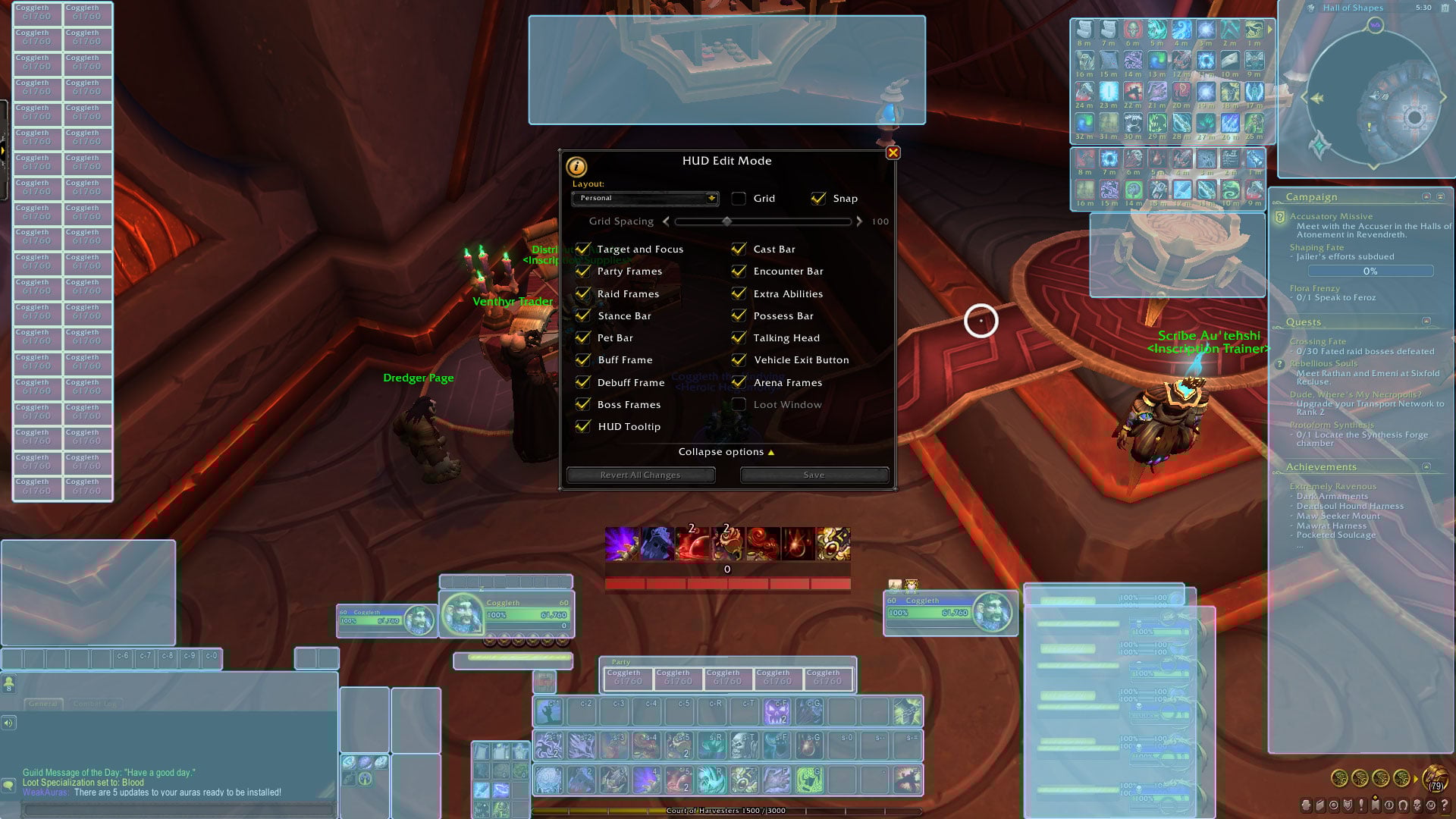Close the HUD Edit Mode window
The image size is (1456, 819).
pos(893,153)
